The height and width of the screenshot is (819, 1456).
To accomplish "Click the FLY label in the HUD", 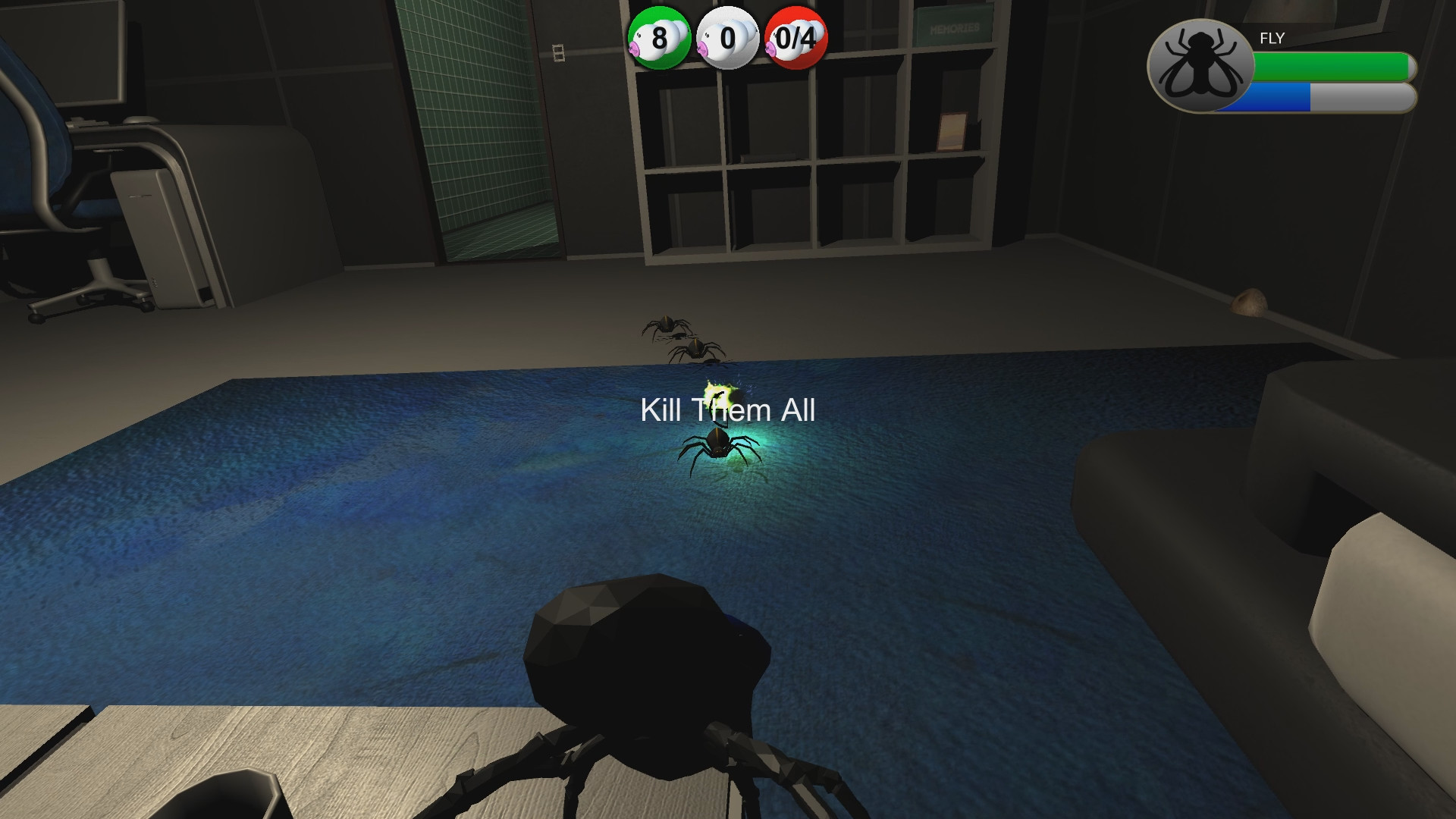I will 1271,38.
